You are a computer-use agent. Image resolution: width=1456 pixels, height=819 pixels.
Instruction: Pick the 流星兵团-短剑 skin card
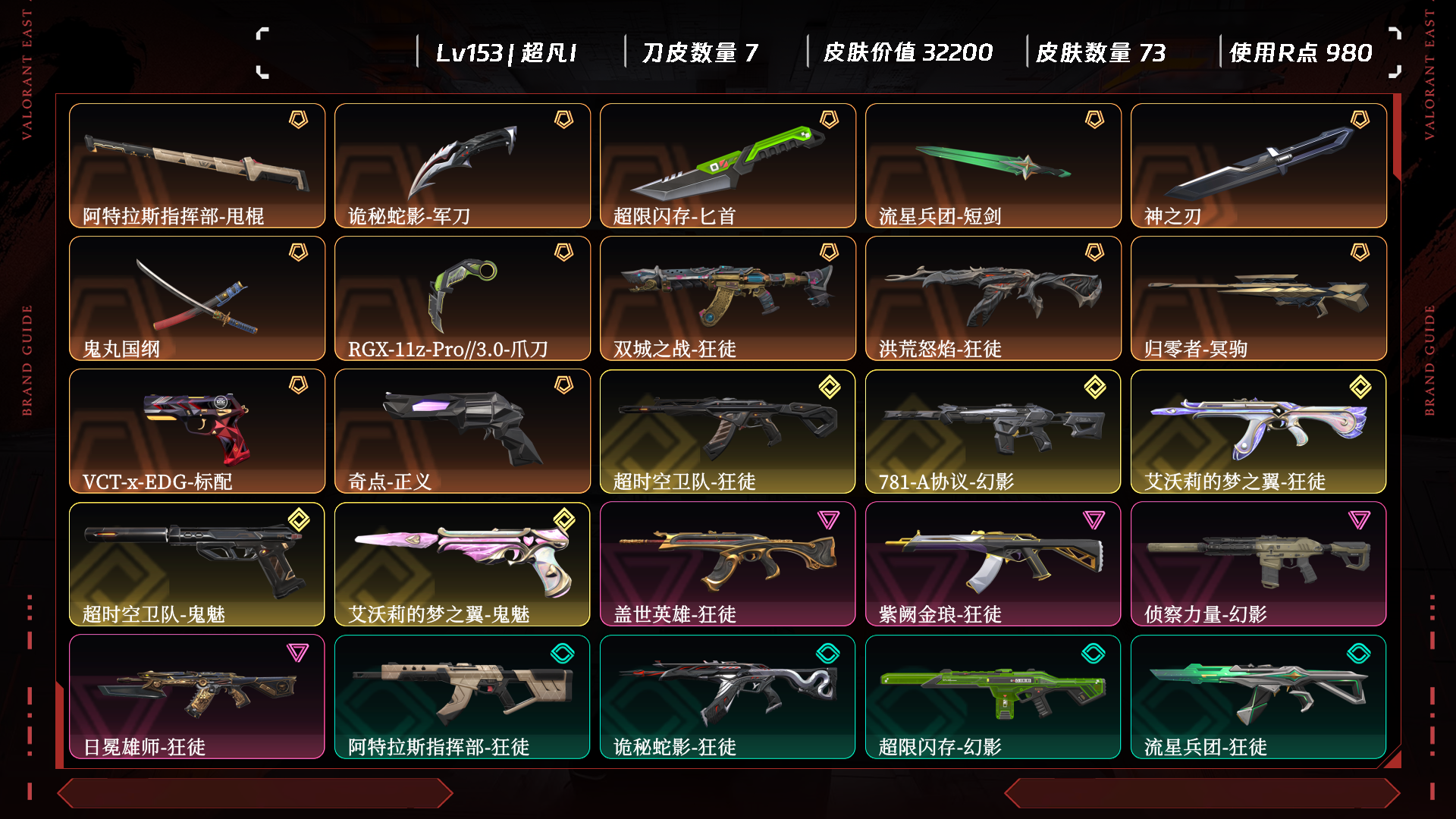point(993,165)
